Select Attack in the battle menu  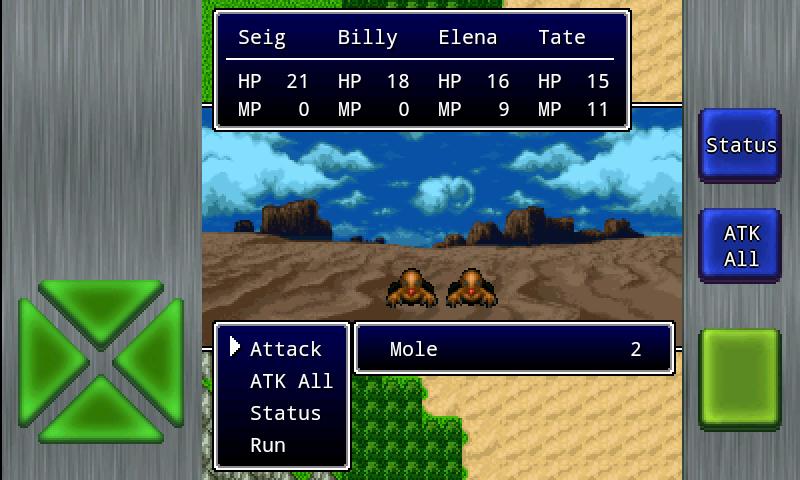pos(285,349)
